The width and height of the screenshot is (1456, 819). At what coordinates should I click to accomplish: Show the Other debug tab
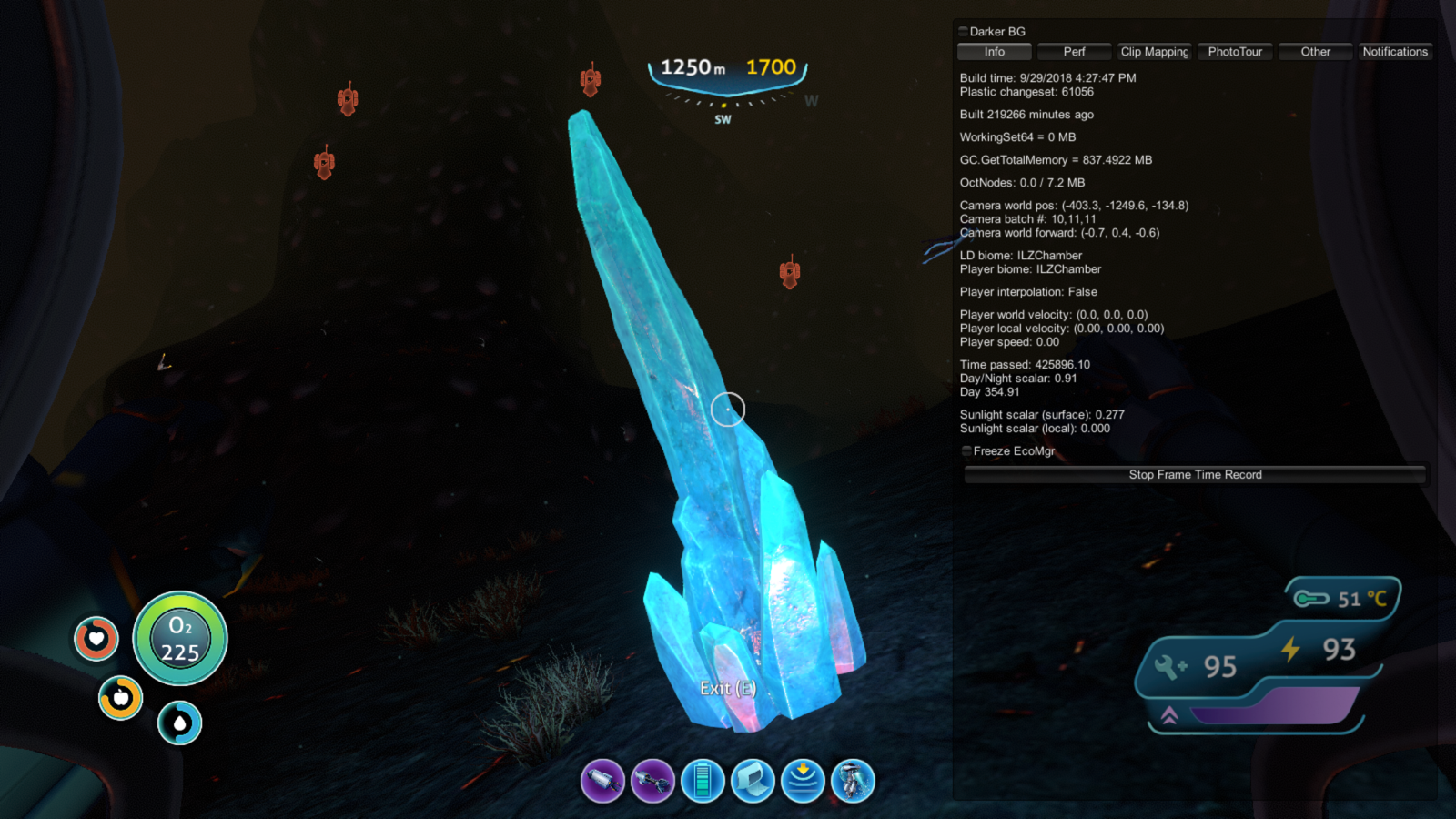[x=1315, y=52]
